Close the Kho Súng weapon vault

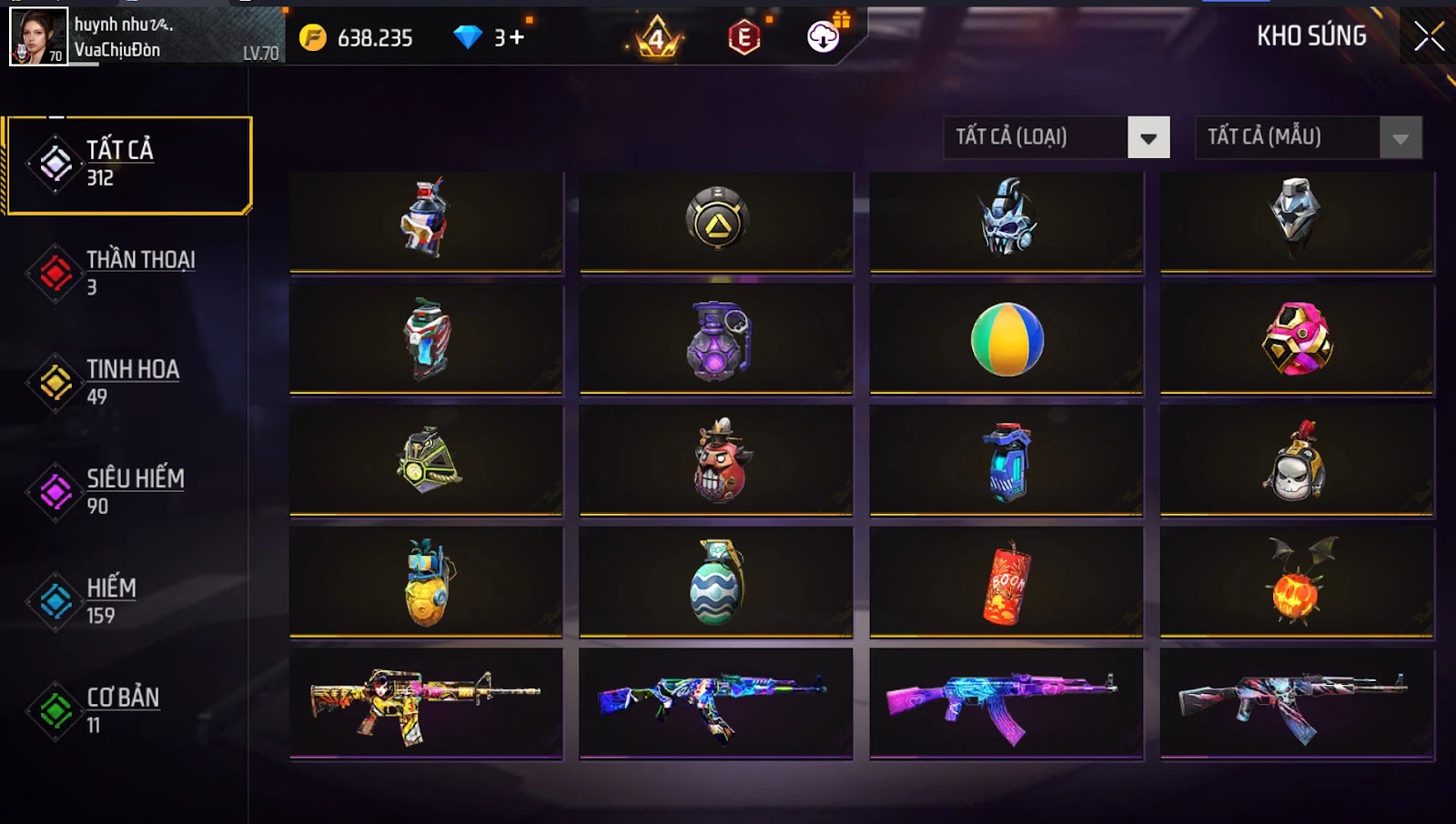coord(1429,36)
